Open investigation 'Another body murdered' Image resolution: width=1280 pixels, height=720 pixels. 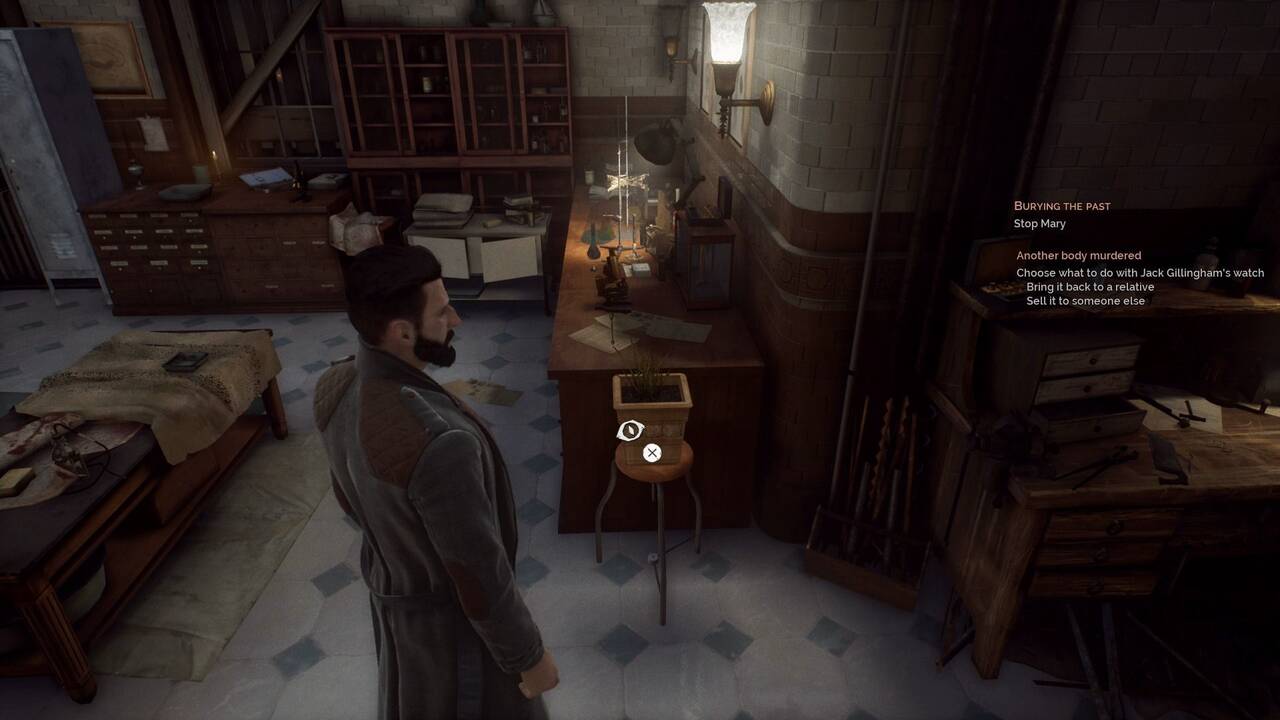pyautogui.click(x=1078, y=255)
